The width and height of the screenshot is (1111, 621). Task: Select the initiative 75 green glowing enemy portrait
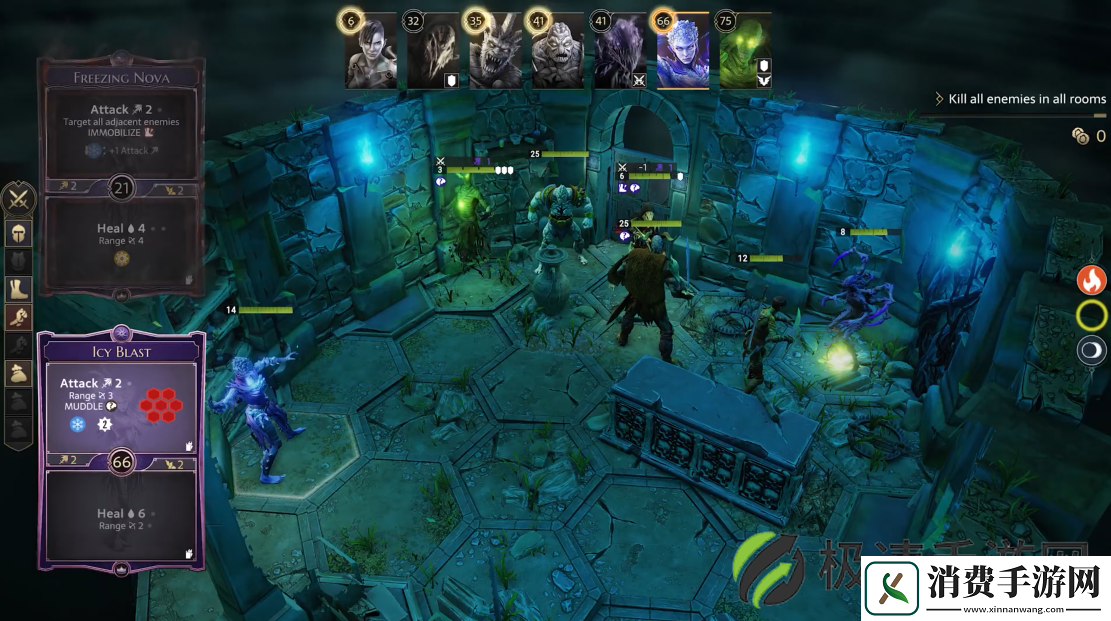pos(744,54)
